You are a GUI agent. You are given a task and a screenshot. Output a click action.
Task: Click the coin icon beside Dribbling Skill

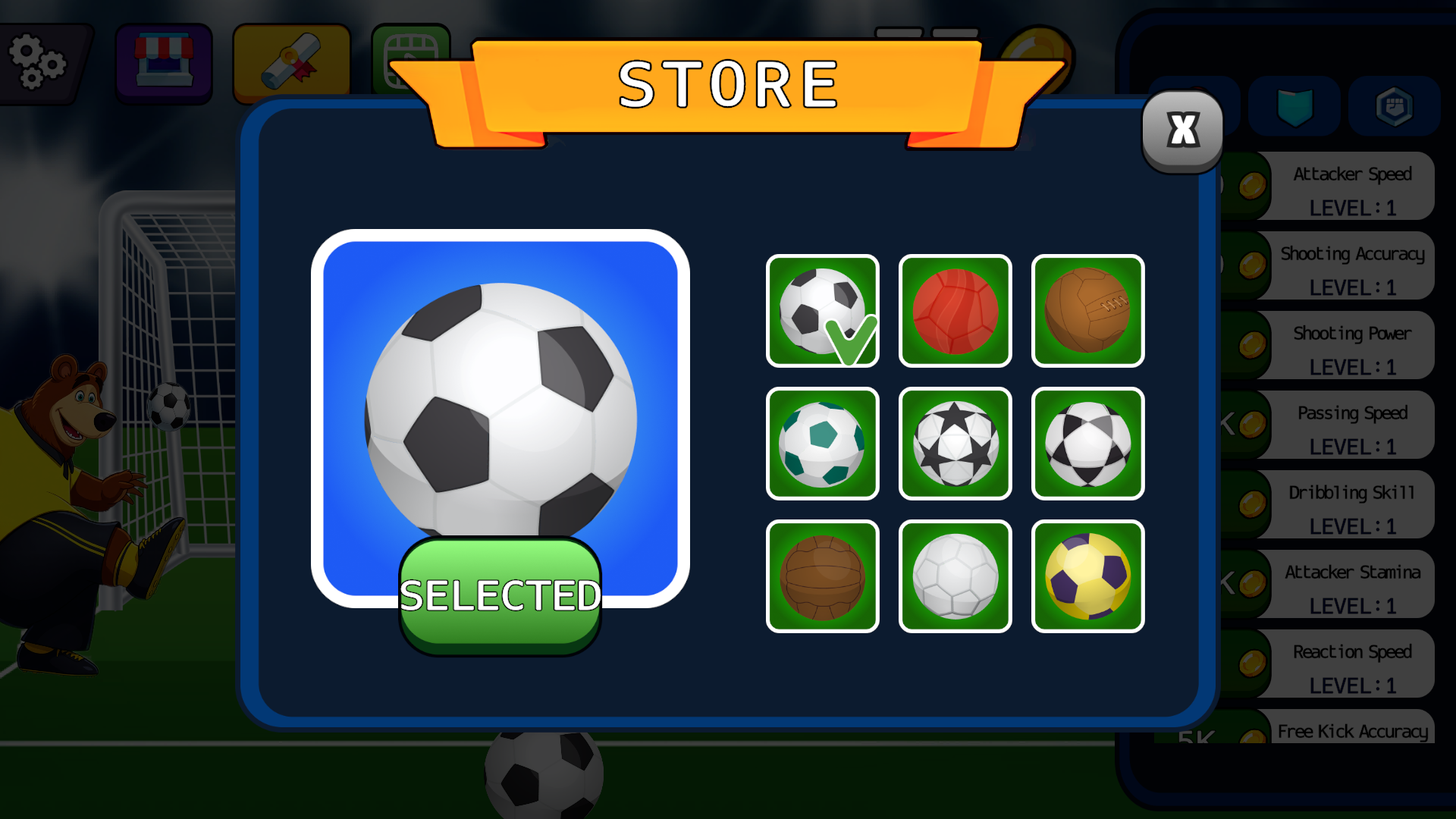click(x=1253, y=504)
